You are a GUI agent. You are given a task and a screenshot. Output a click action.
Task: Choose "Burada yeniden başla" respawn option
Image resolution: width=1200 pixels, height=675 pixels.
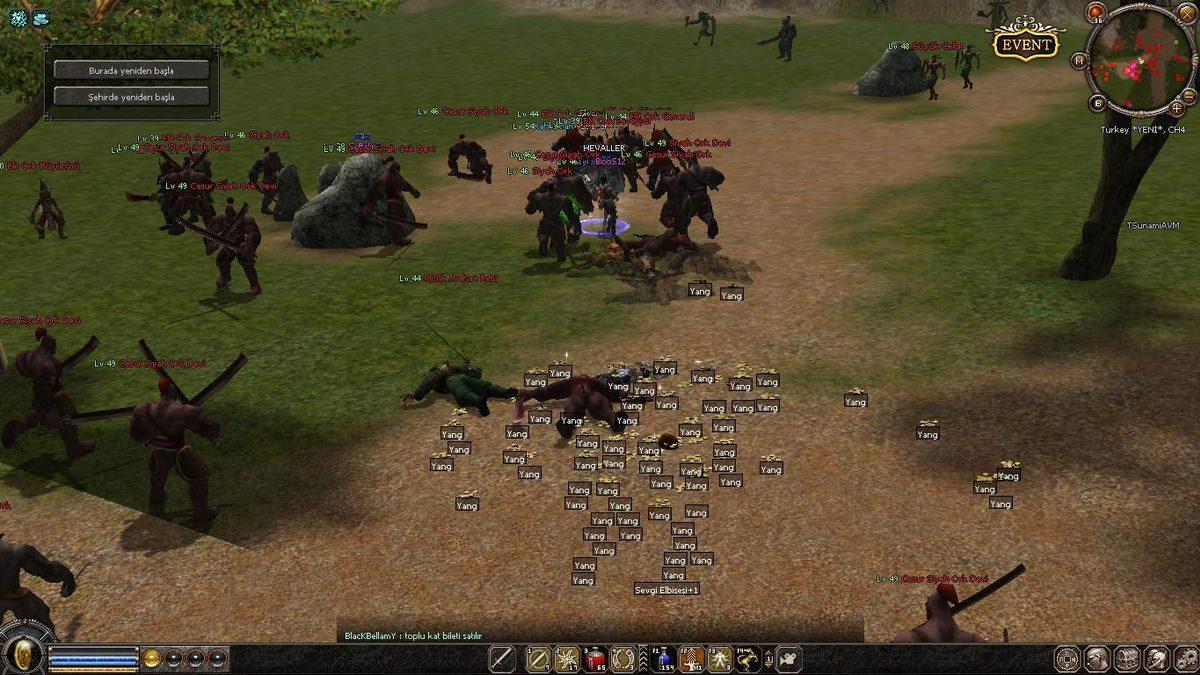131,71
